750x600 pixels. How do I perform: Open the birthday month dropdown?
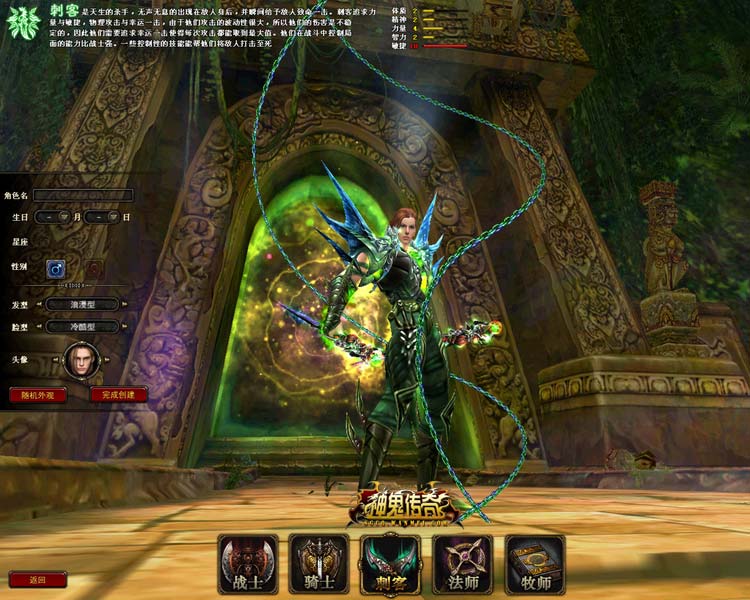tap(63, 217)
